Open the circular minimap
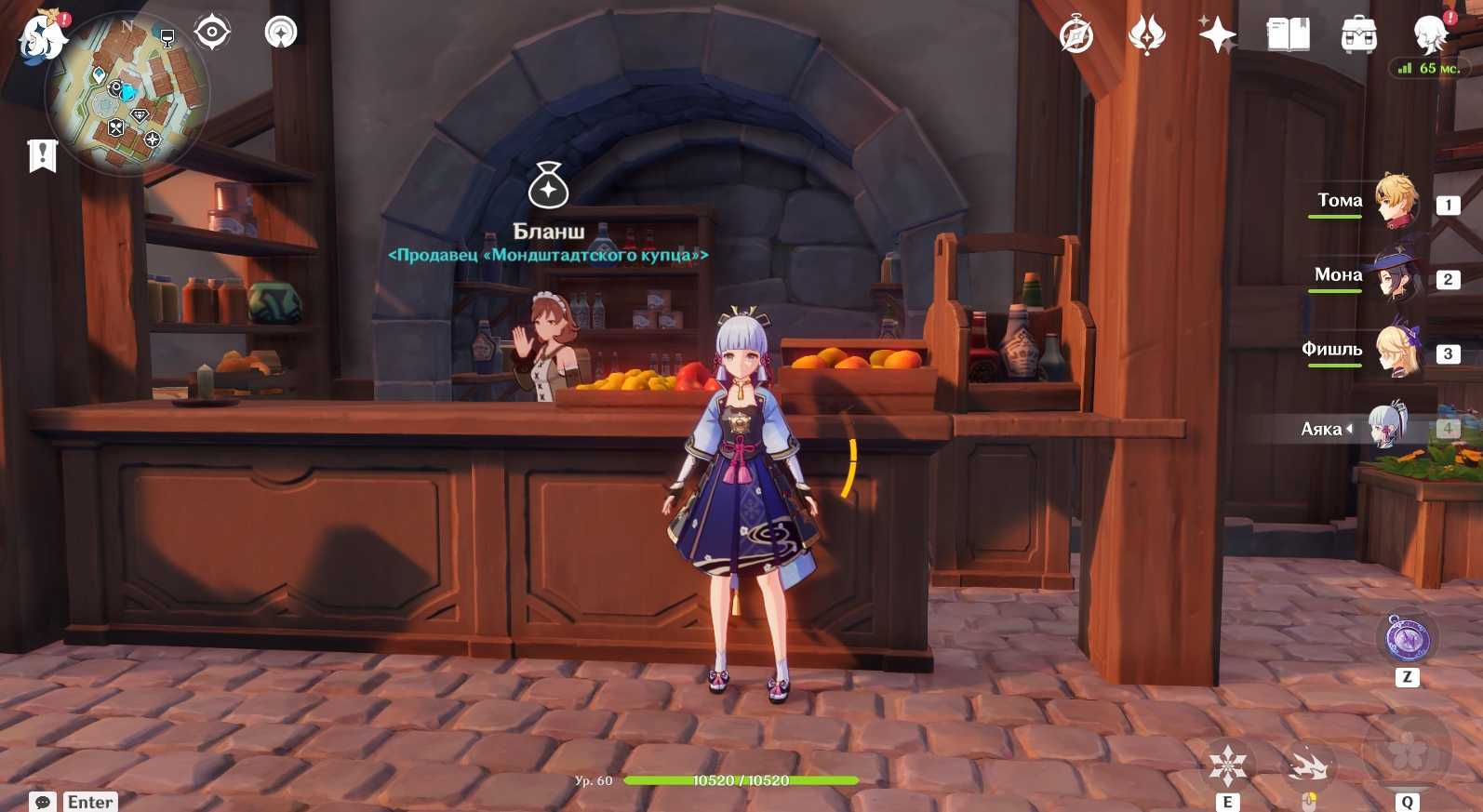Viewport: 1483px width, 812px height. pos(127,94)
